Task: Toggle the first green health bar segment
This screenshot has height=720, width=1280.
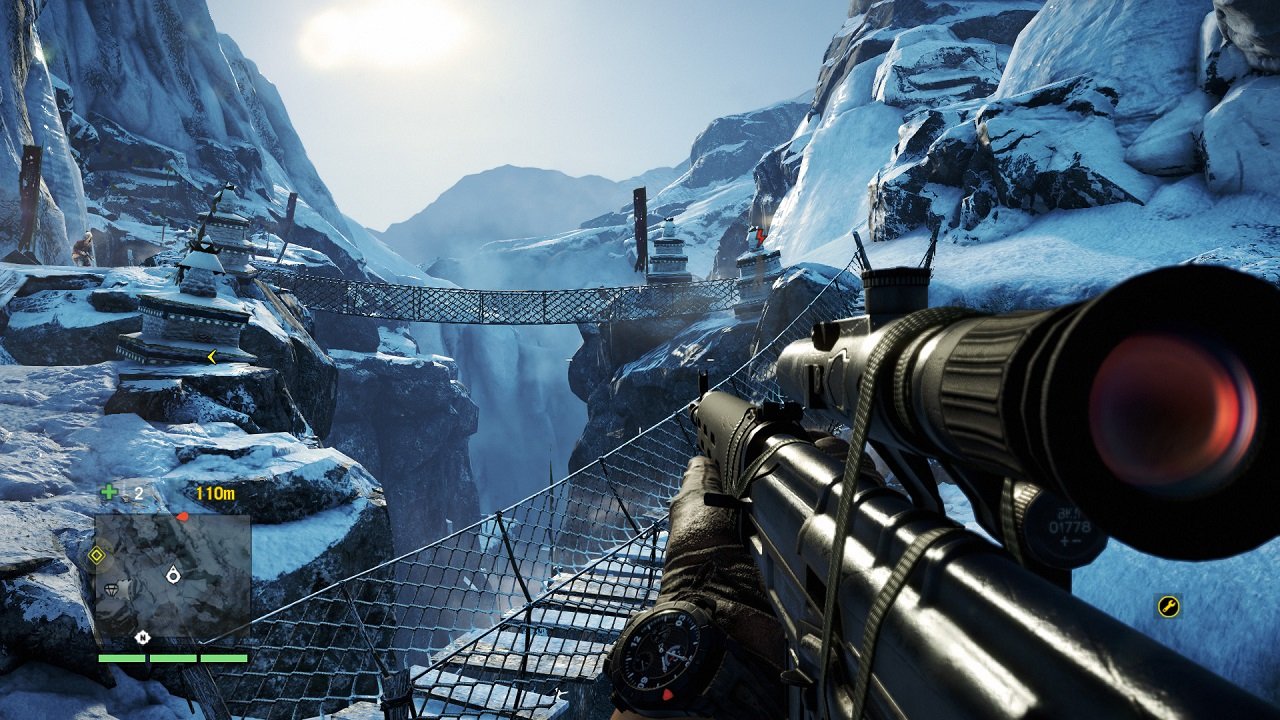Action: coord(122,658)
